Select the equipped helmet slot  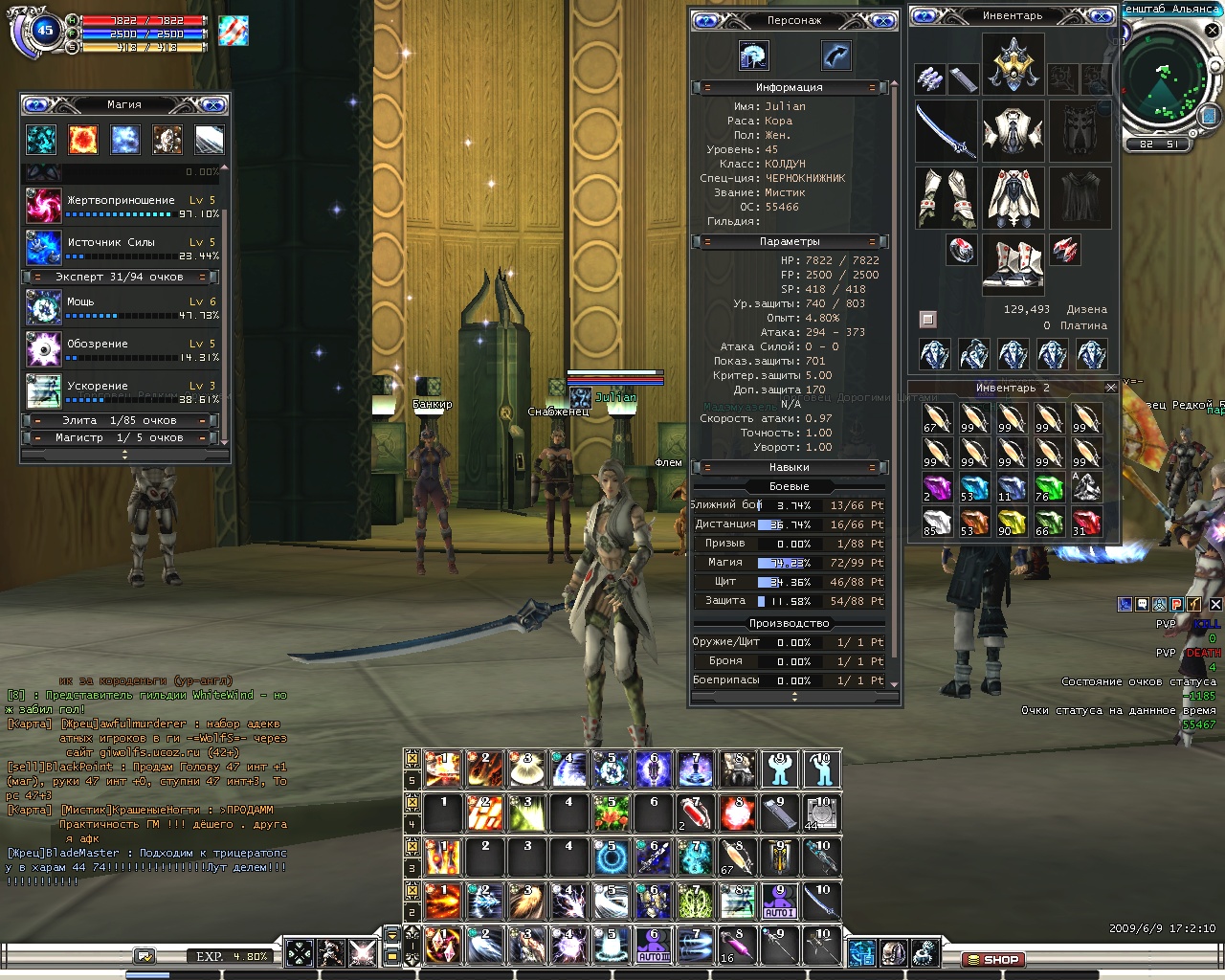(1013, 63)
